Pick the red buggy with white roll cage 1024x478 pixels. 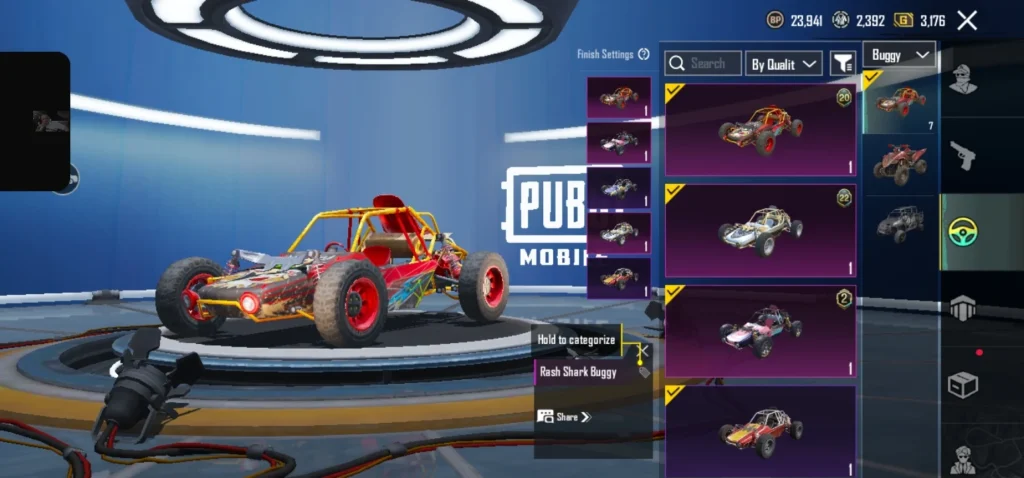(x=760, y=430)
